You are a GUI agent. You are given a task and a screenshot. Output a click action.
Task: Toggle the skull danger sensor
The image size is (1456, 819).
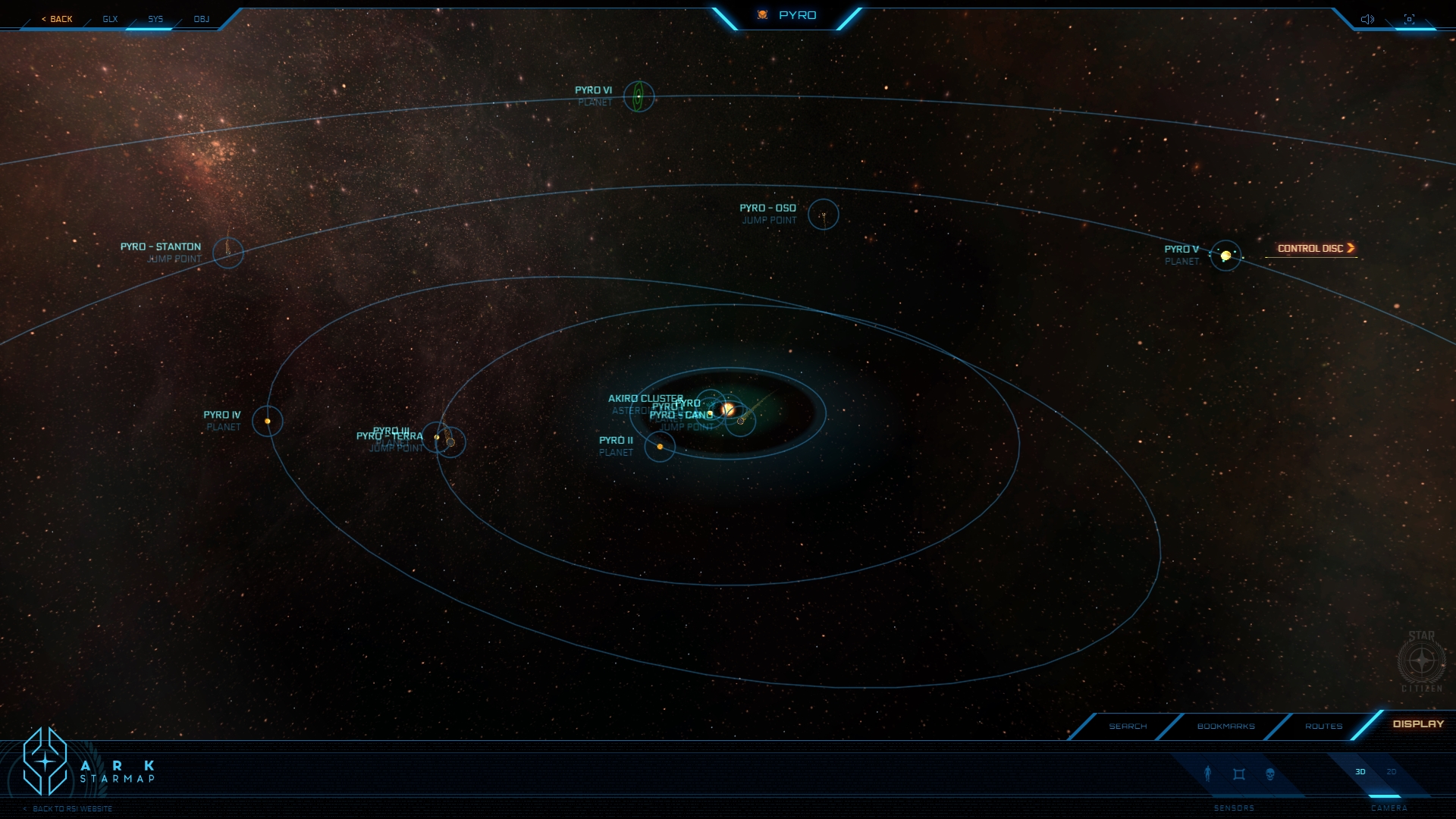tap(1270, 774)
